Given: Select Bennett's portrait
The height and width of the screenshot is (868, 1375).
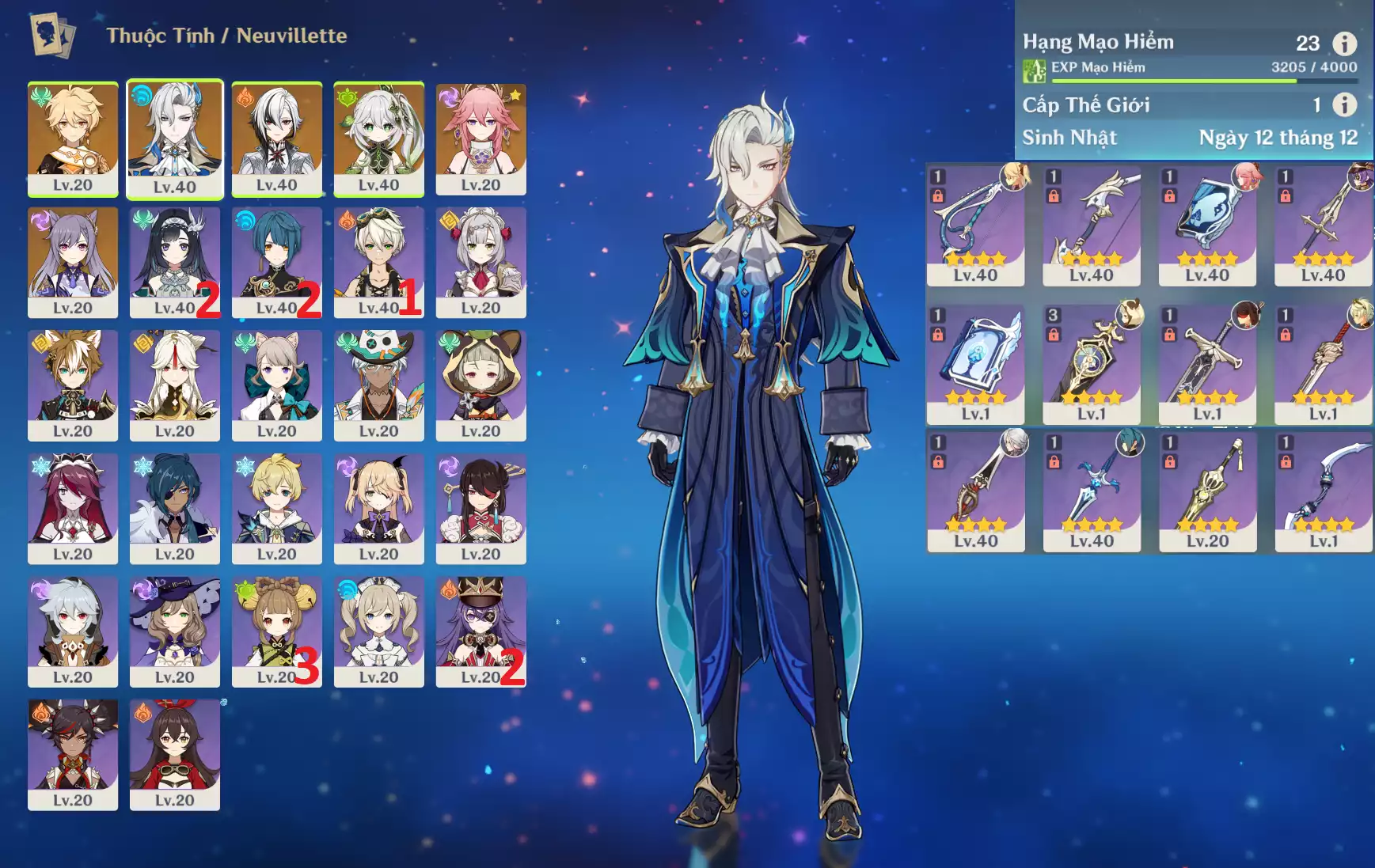Looking at the screenshot, I should tap(379, 261).
